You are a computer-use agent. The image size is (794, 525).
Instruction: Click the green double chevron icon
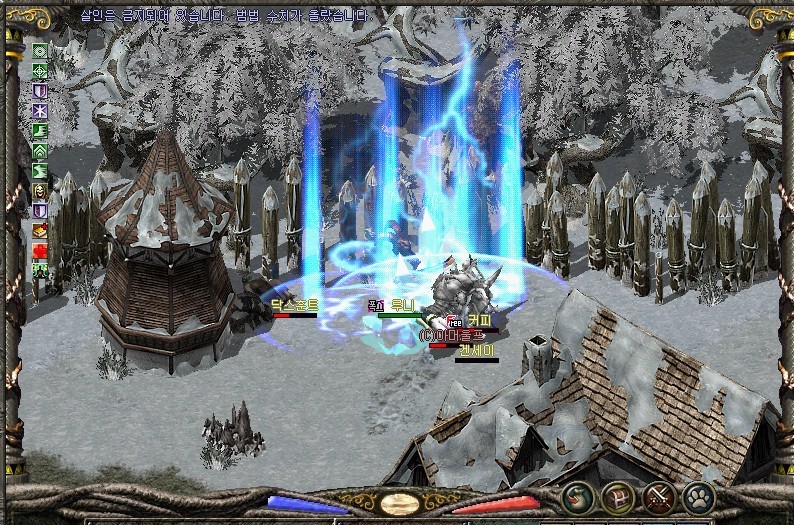[40, 150]
